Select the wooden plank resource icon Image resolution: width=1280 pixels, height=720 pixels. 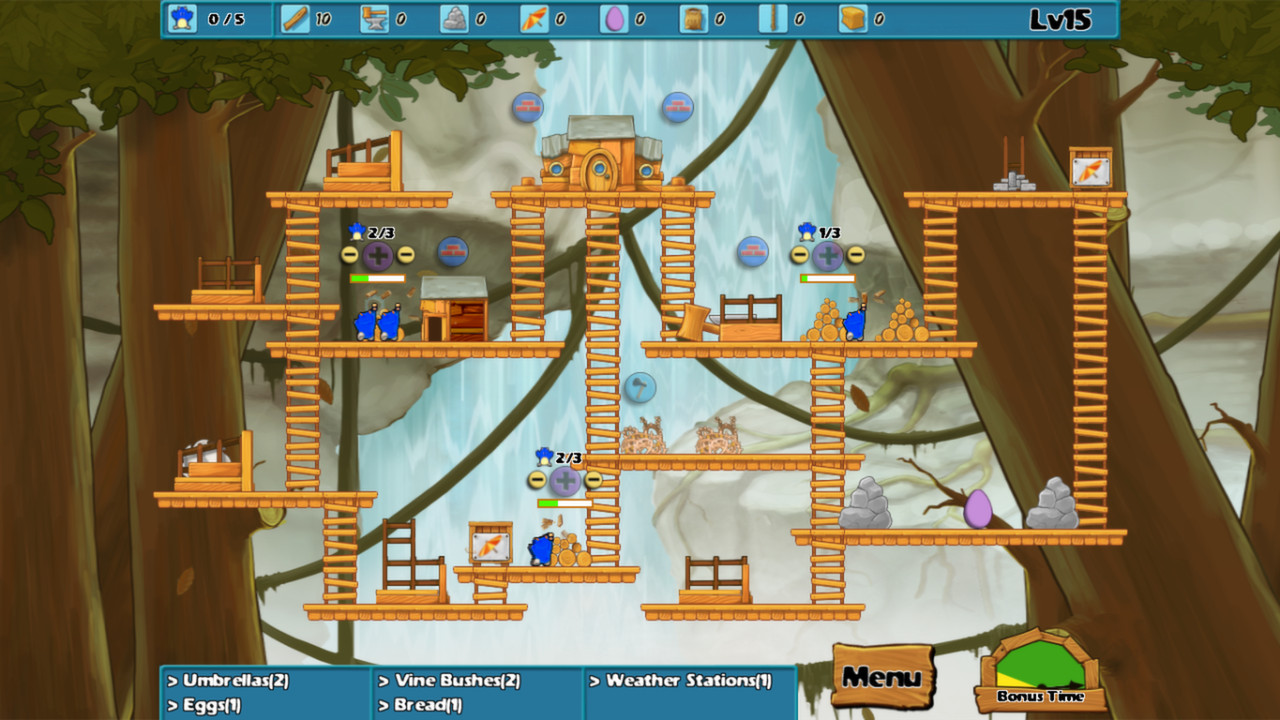[296, 17]
